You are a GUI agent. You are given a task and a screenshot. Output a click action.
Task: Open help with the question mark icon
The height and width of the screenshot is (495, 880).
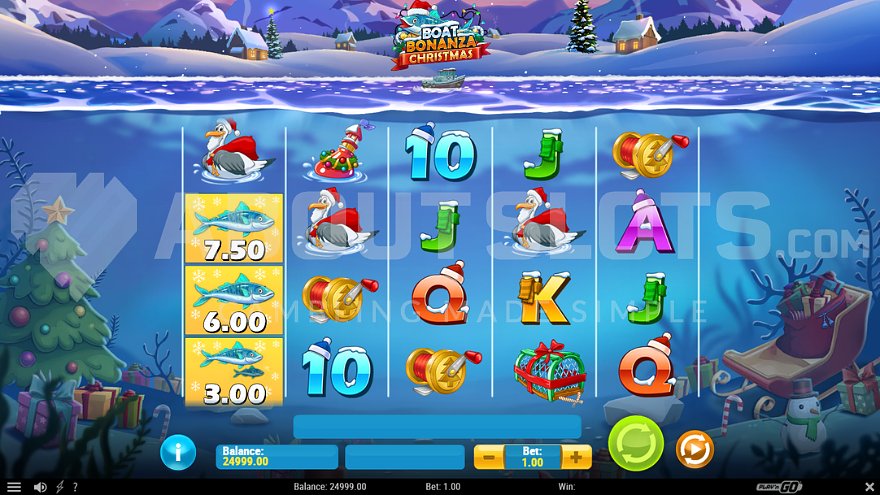click(74, 487)
